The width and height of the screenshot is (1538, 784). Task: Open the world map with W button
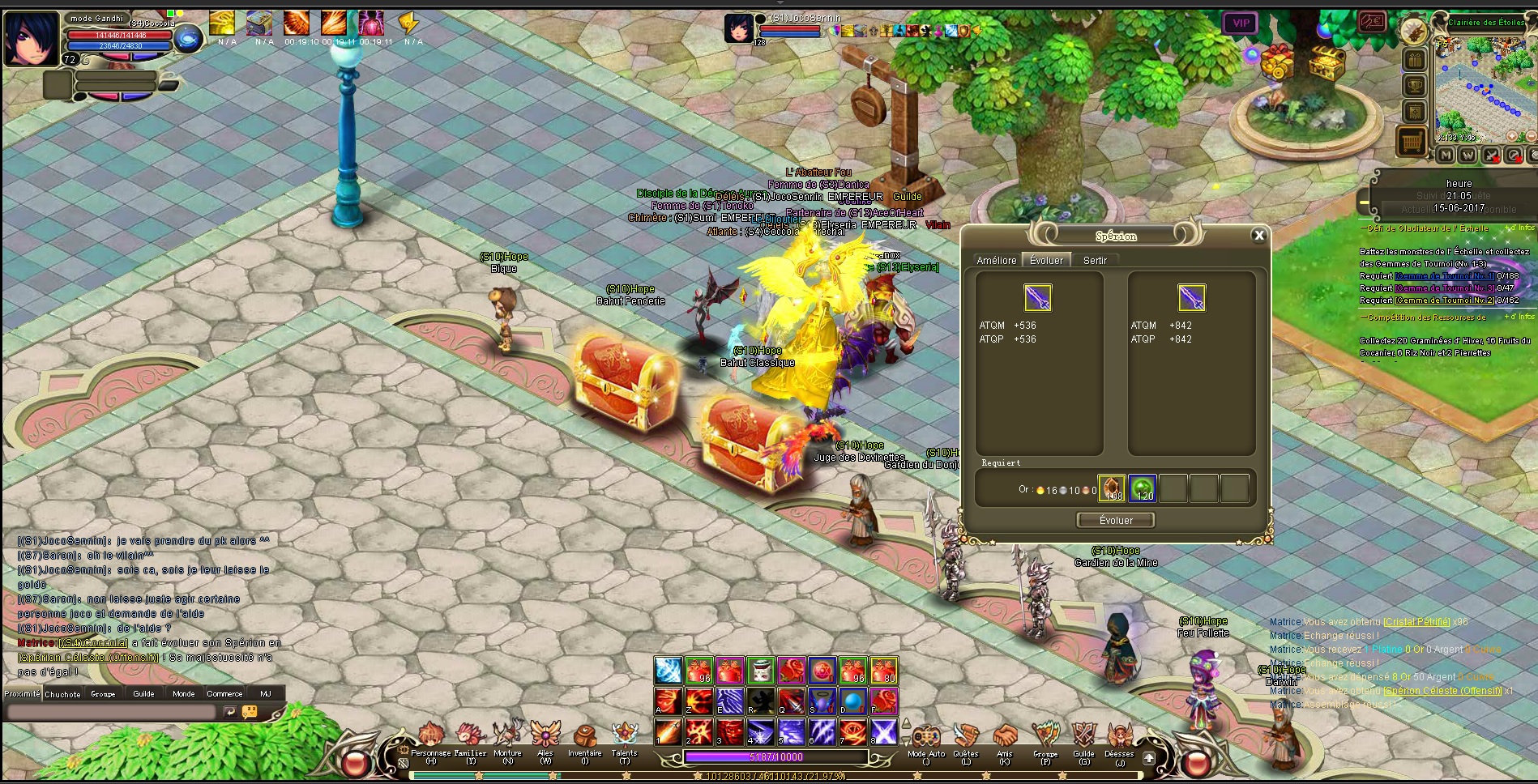coord(1468,155)
